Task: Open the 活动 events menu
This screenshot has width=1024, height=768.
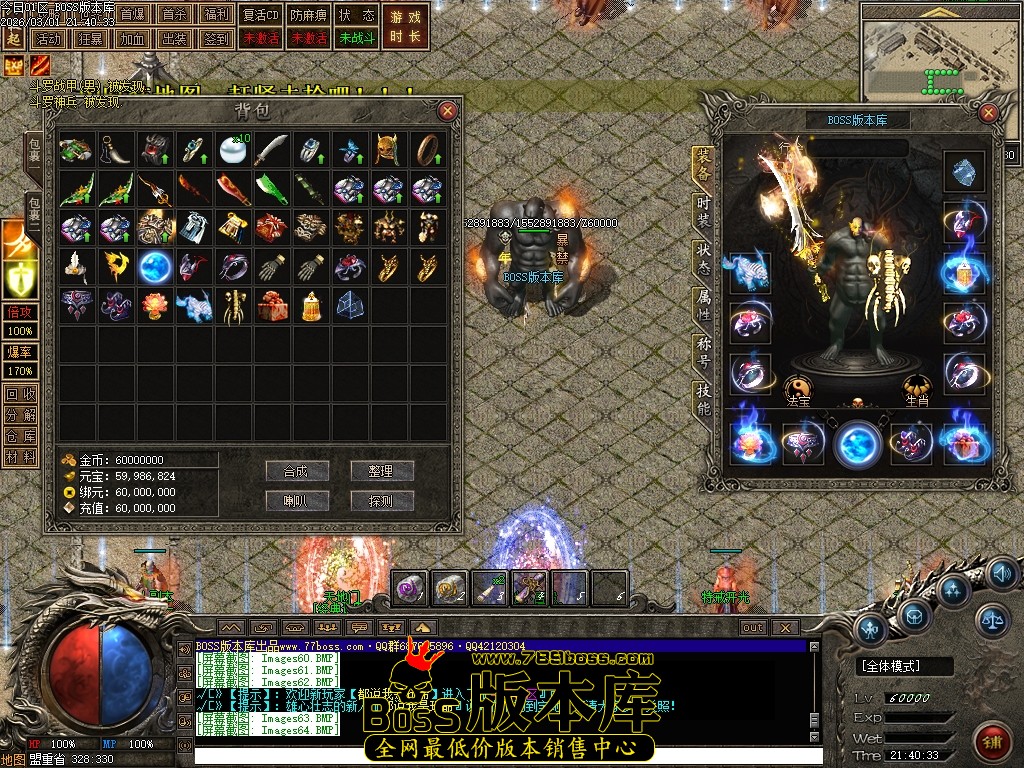Action: (47, 39)
